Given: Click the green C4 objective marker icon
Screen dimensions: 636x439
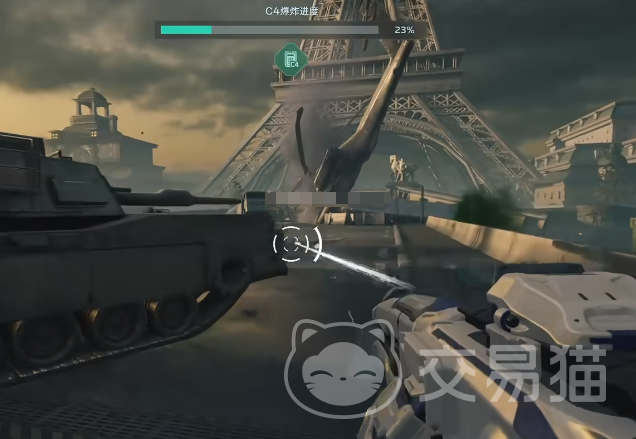Looking at the screenshot, I should pos(290,59).
